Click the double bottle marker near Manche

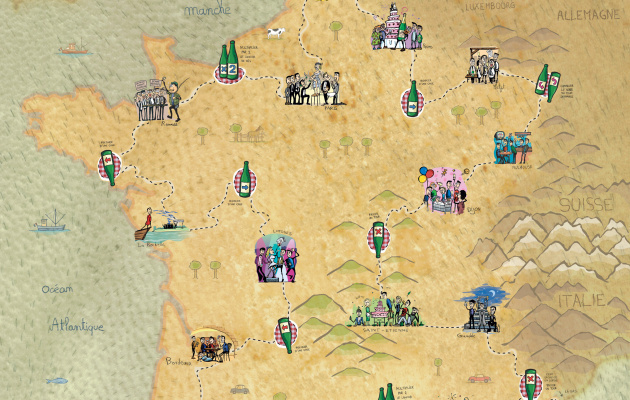point(230,66)
